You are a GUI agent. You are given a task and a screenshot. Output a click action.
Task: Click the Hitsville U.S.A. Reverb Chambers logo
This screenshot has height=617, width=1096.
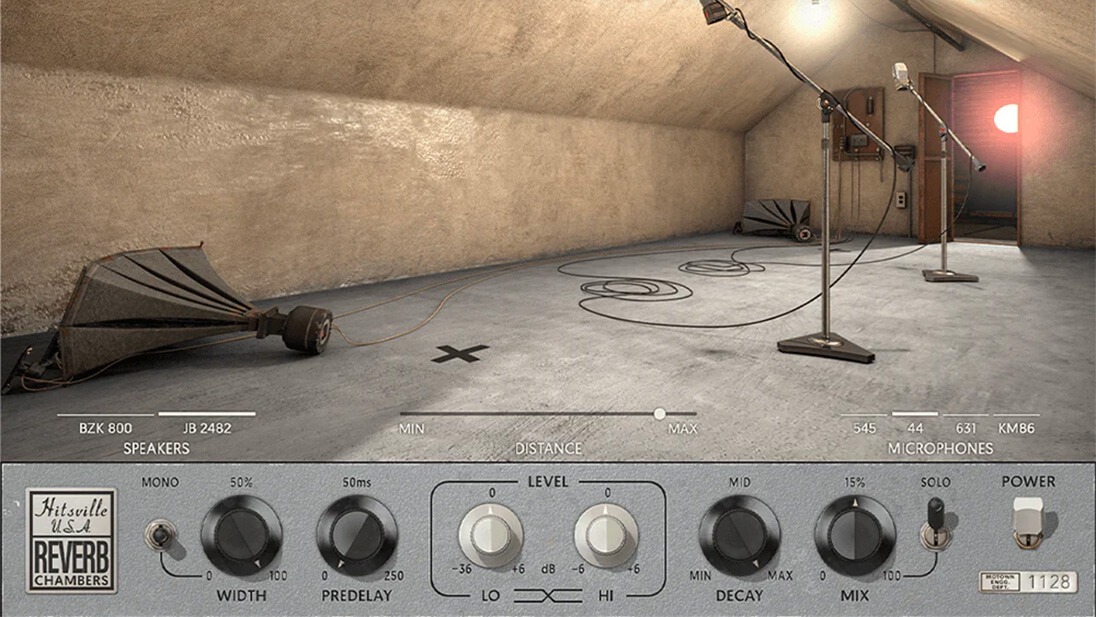point(71,541)
